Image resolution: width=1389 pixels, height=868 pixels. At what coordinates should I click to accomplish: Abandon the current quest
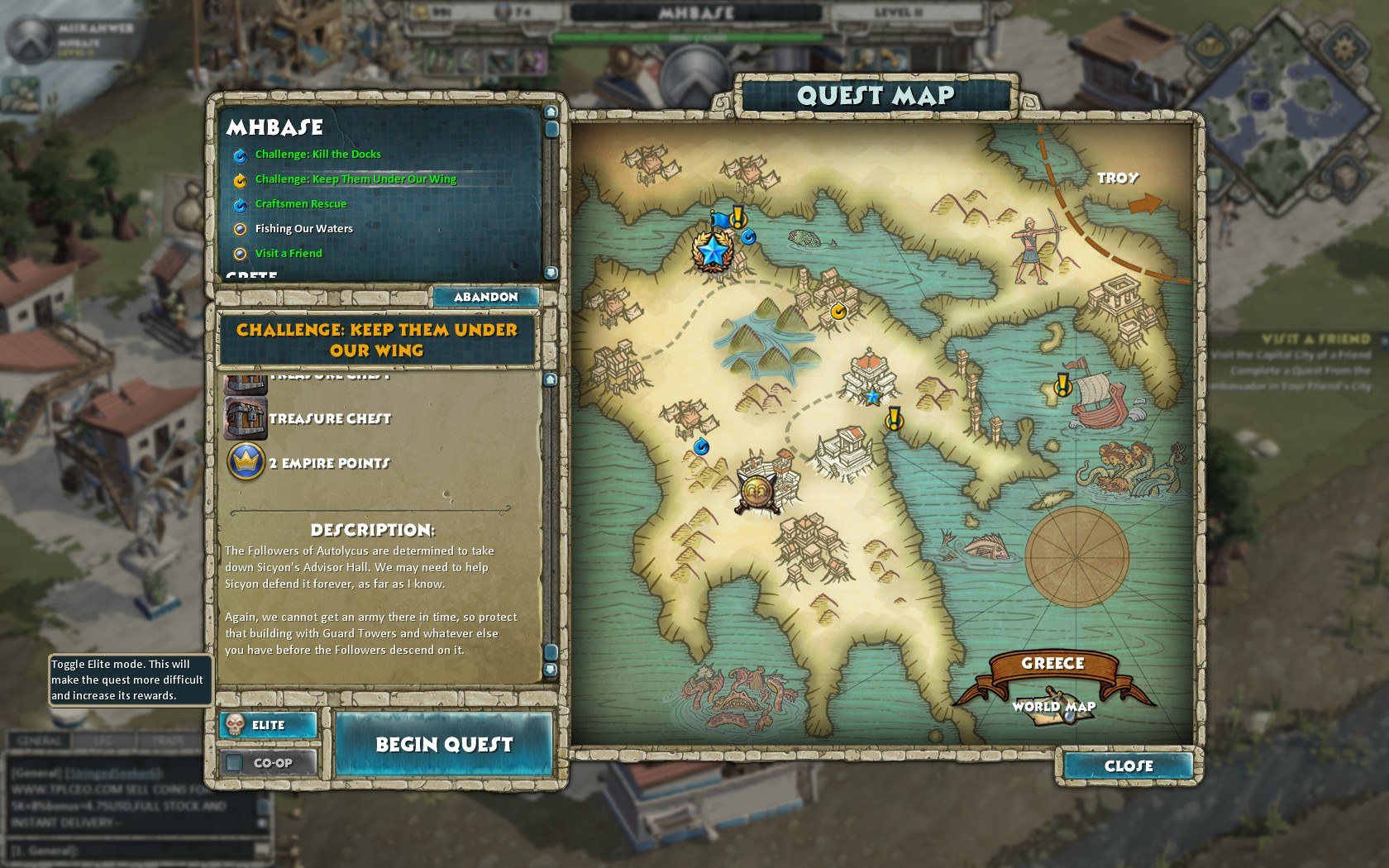click(485, 297)
